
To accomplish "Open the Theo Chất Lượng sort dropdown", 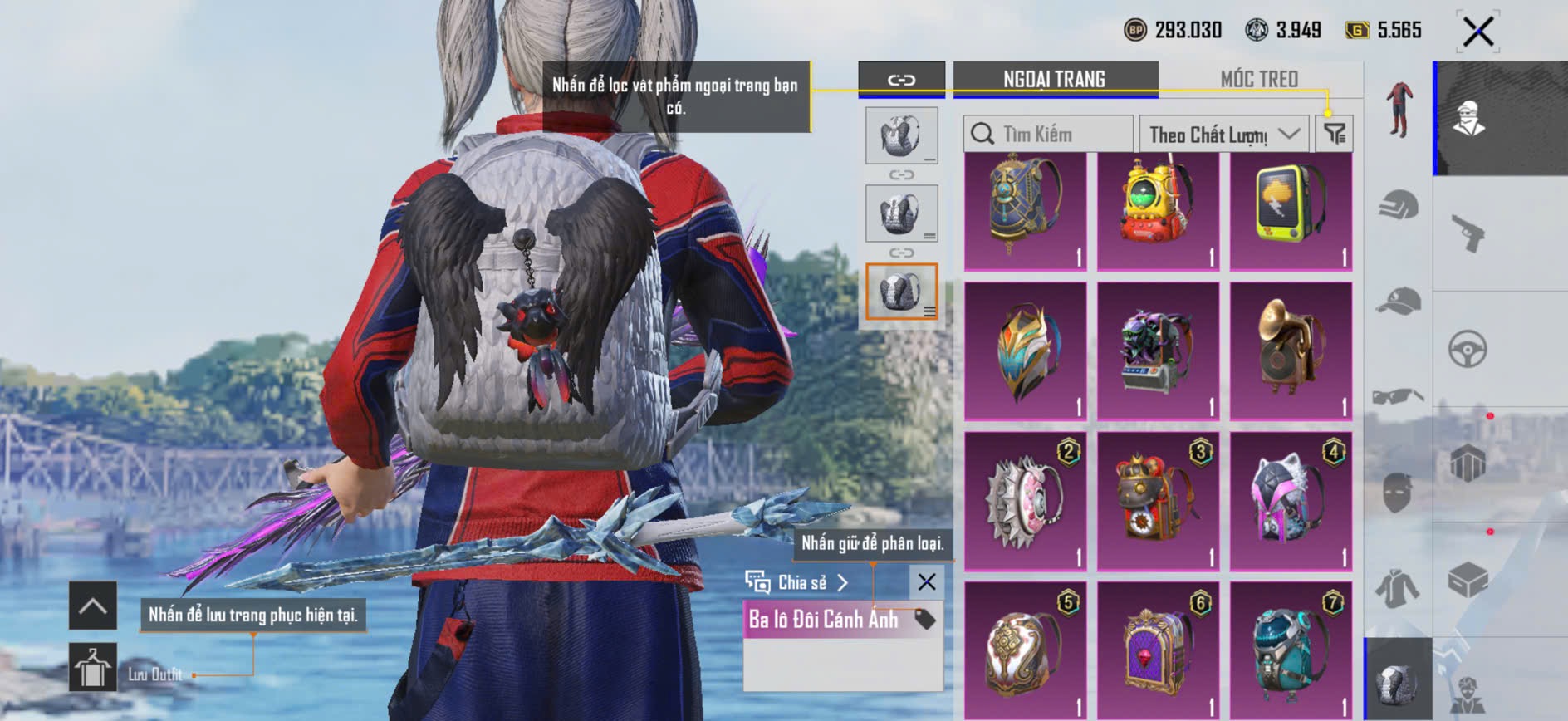I will click(x=1223, y=134).
